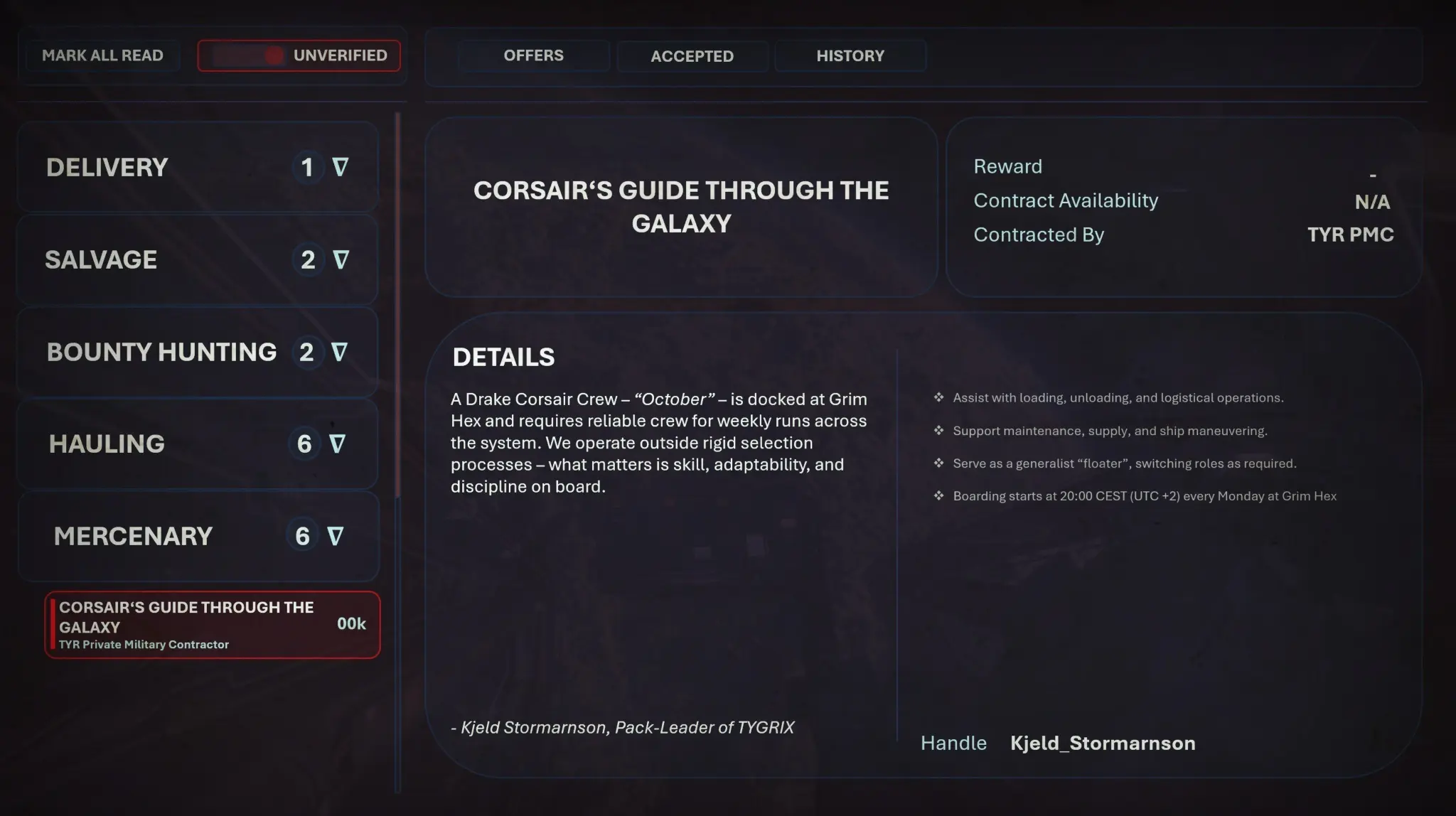
Task: Expand the Hauling contract list
Action: click(x=197, y=444)
